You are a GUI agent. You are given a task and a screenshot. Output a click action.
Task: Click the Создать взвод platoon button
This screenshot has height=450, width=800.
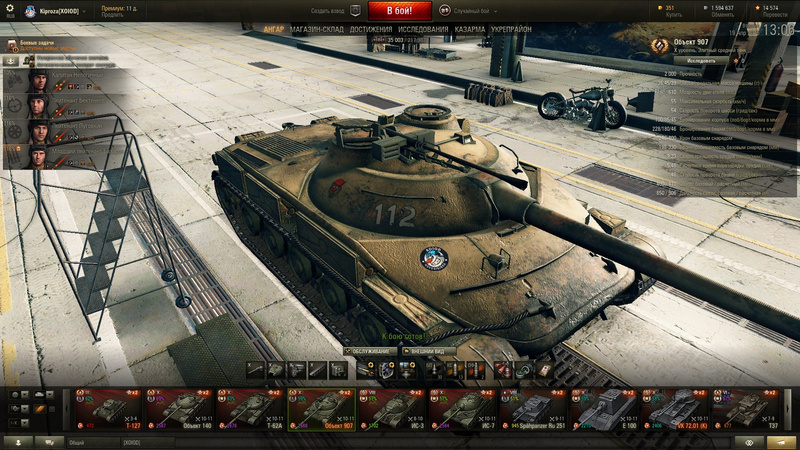point(336,11)
